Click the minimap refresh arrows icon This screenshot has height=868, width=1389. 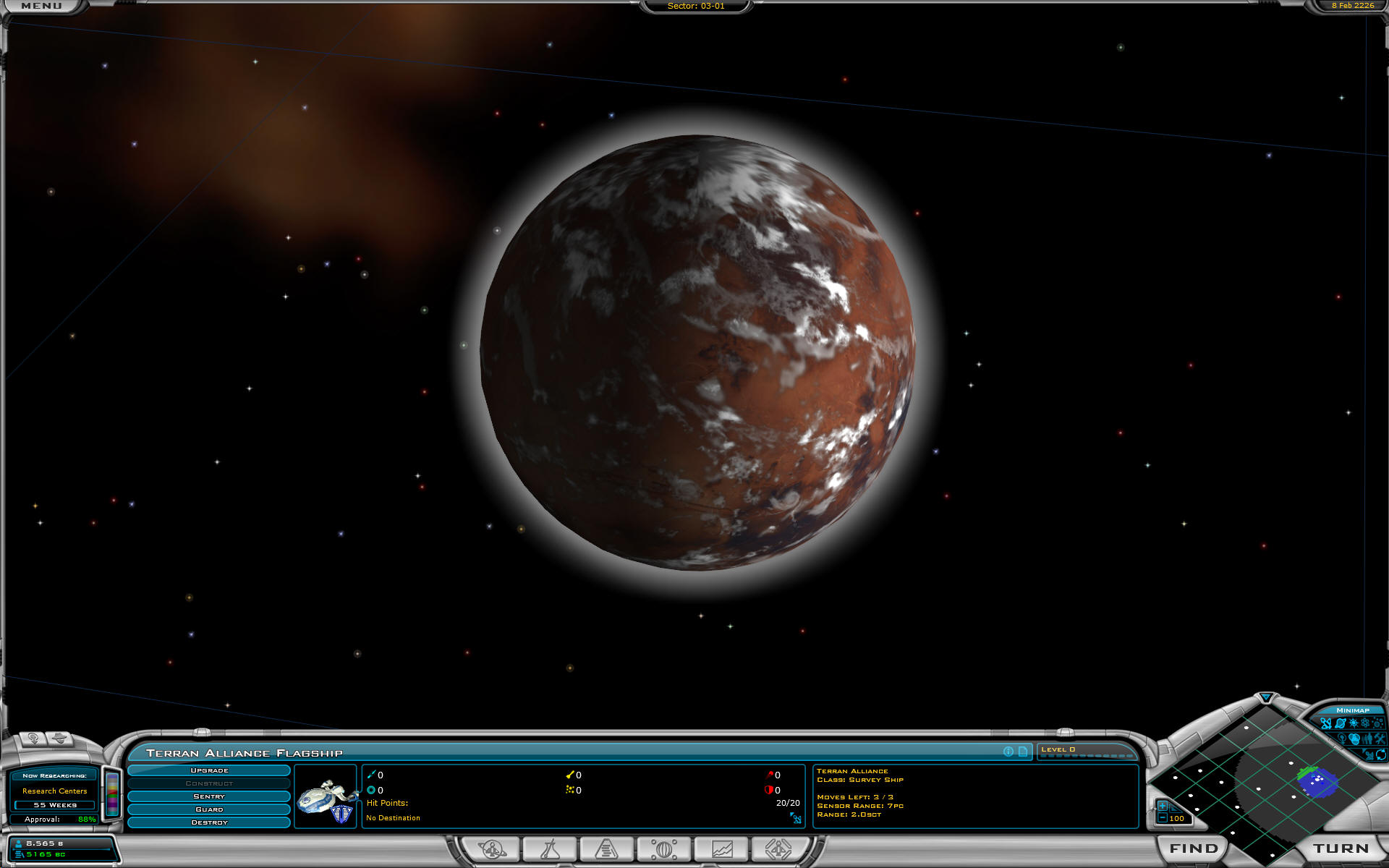click(x=1380, y=754)
